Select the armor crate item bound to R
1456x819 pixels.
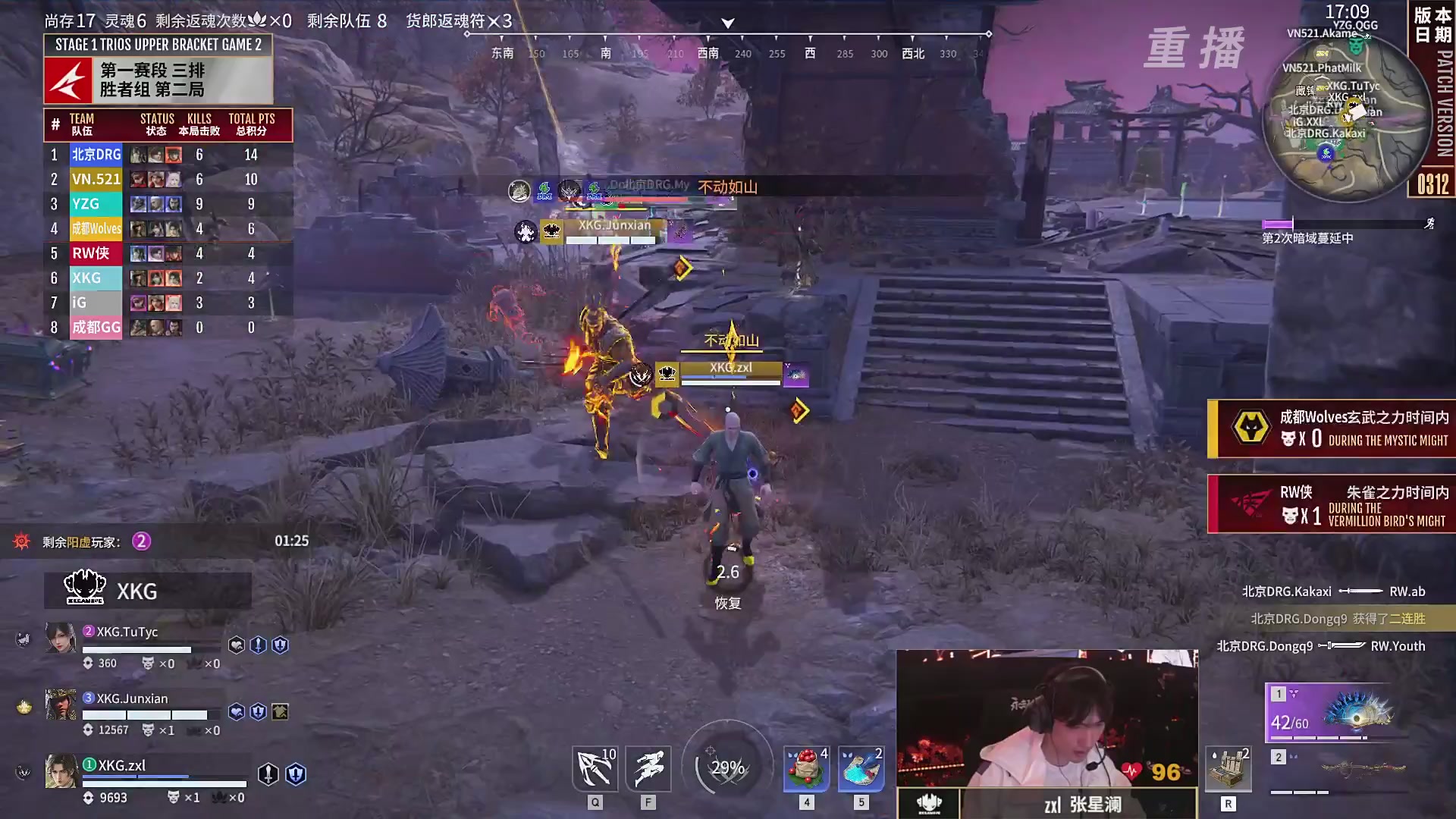tap(1228, 768)
